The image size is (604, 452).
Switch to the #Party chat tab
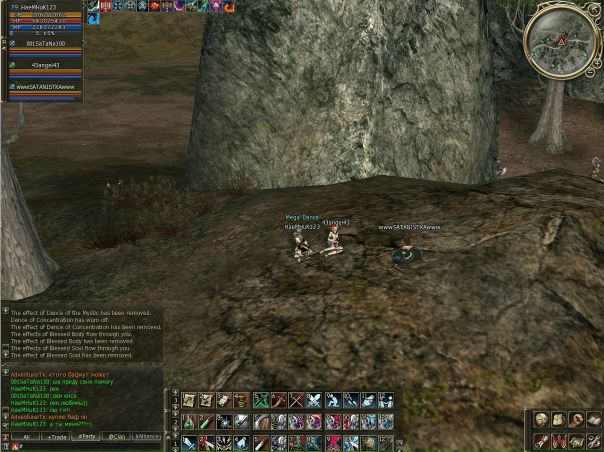coord(87,437)
